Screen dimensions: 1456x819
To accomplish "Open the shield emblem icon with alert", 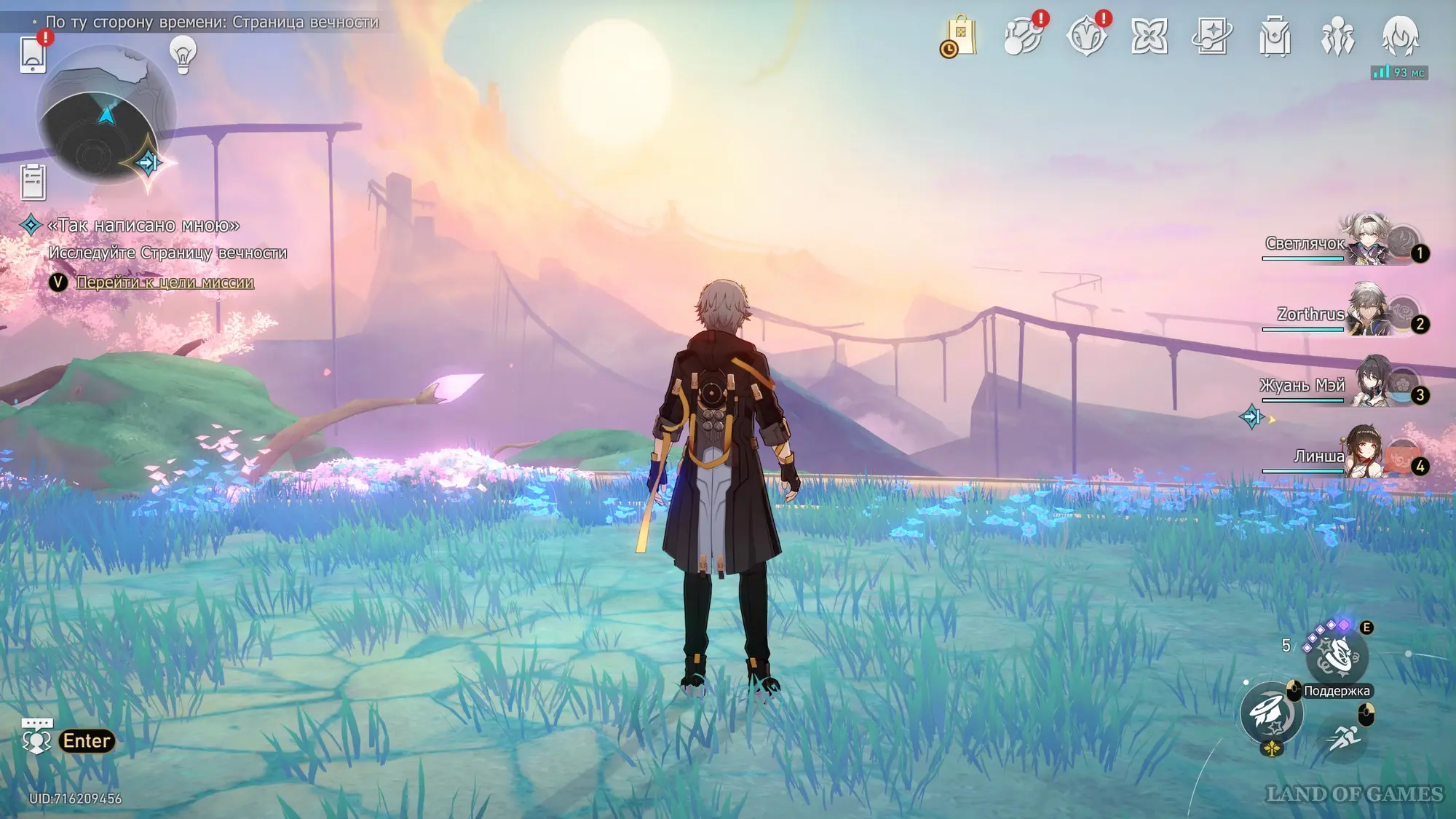I will click(x=1086, y=36).
